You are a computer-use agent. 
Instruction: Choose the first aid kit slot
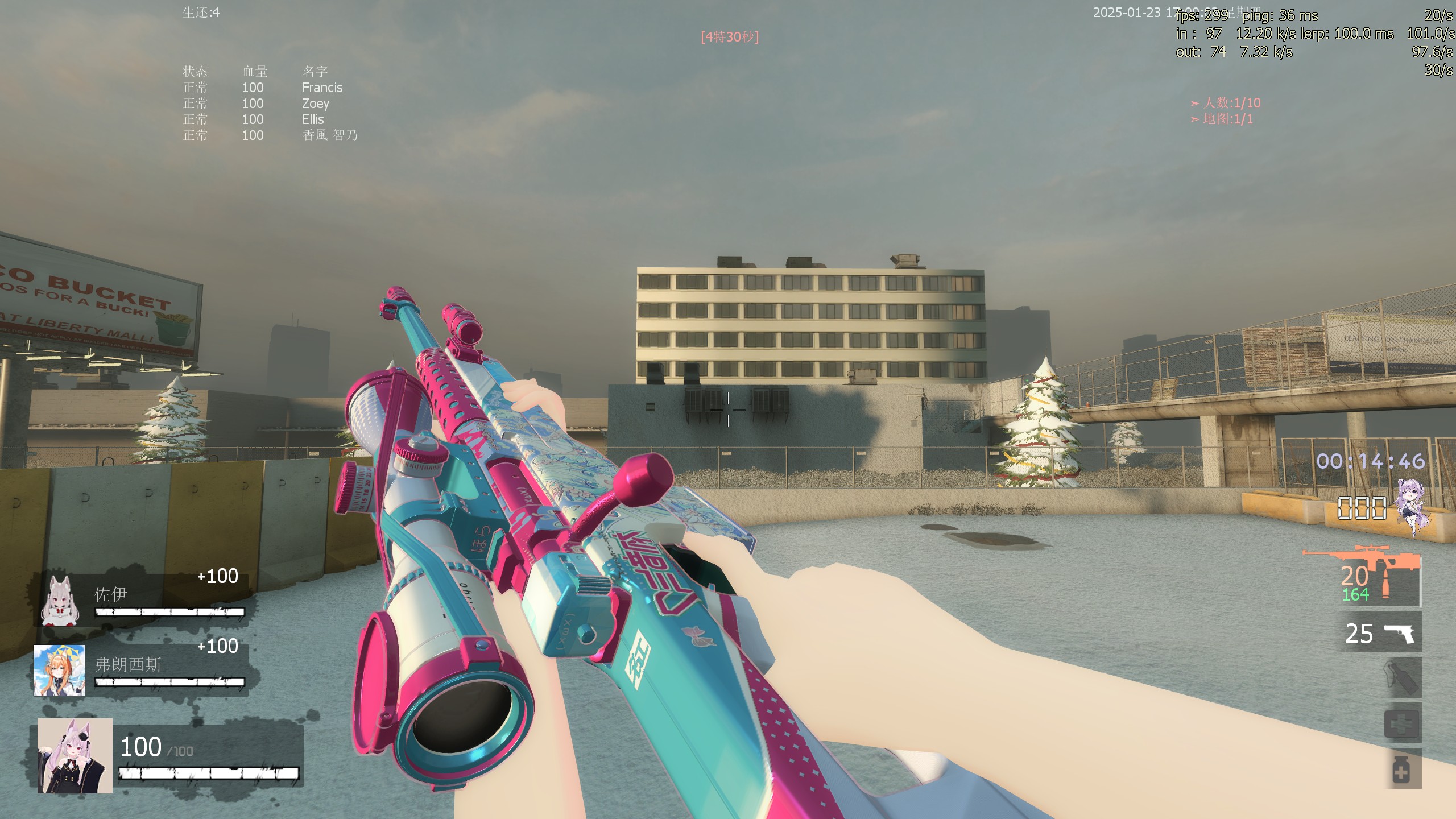point(1403,724)
